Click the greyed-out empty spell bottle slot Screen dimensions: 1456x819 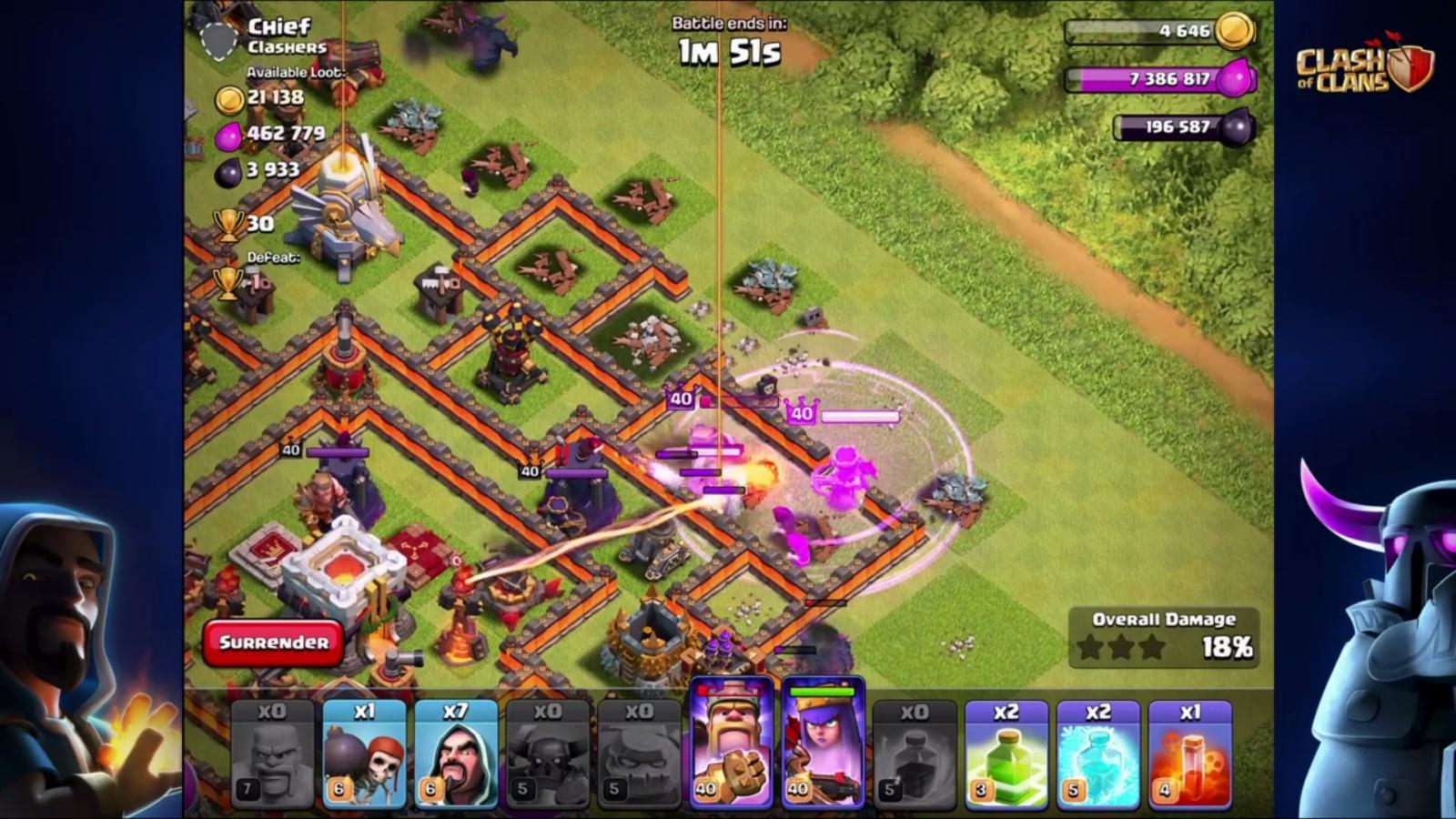[915, 753]
